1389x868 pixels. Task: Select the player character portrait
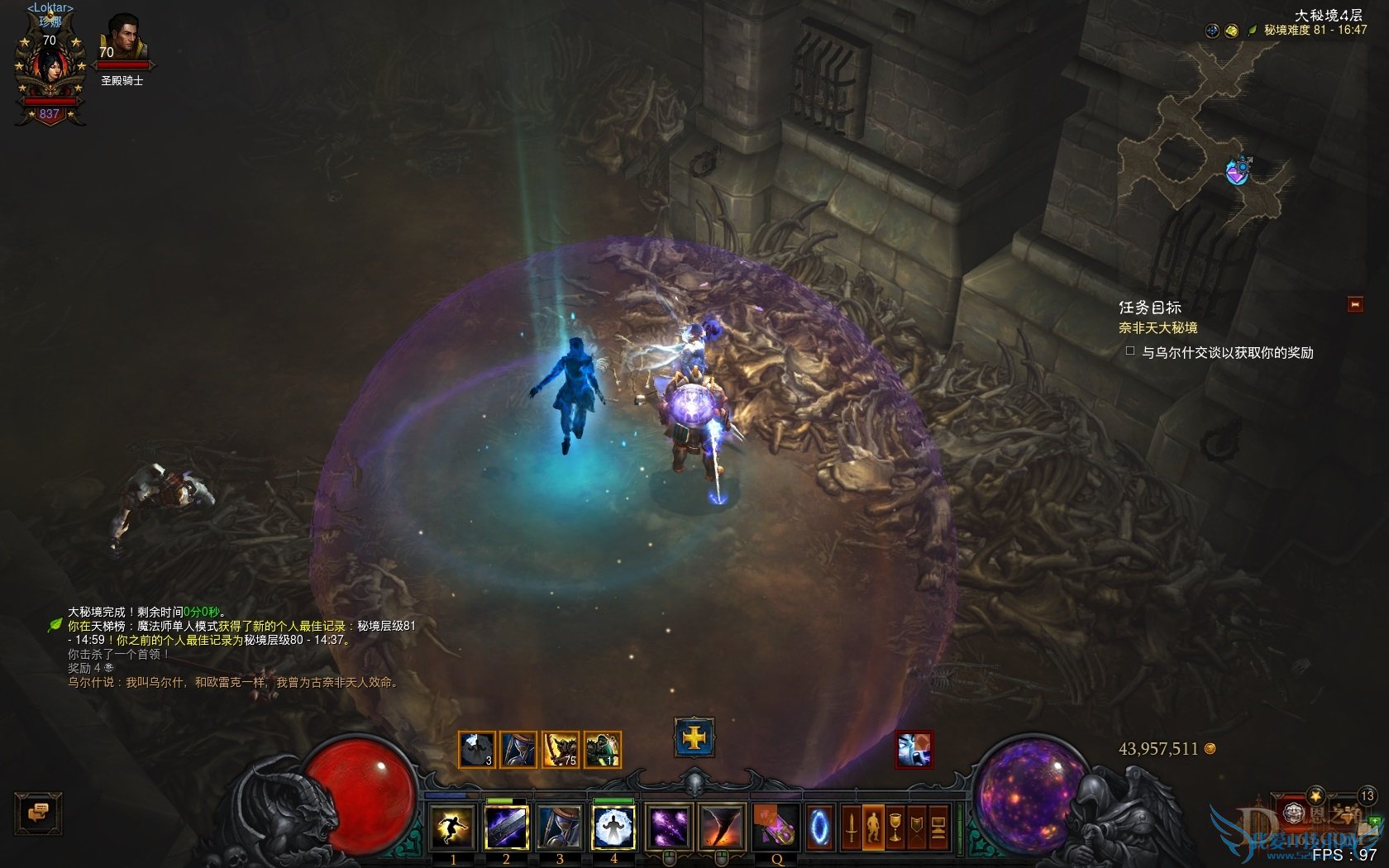(x=50, y=70)
